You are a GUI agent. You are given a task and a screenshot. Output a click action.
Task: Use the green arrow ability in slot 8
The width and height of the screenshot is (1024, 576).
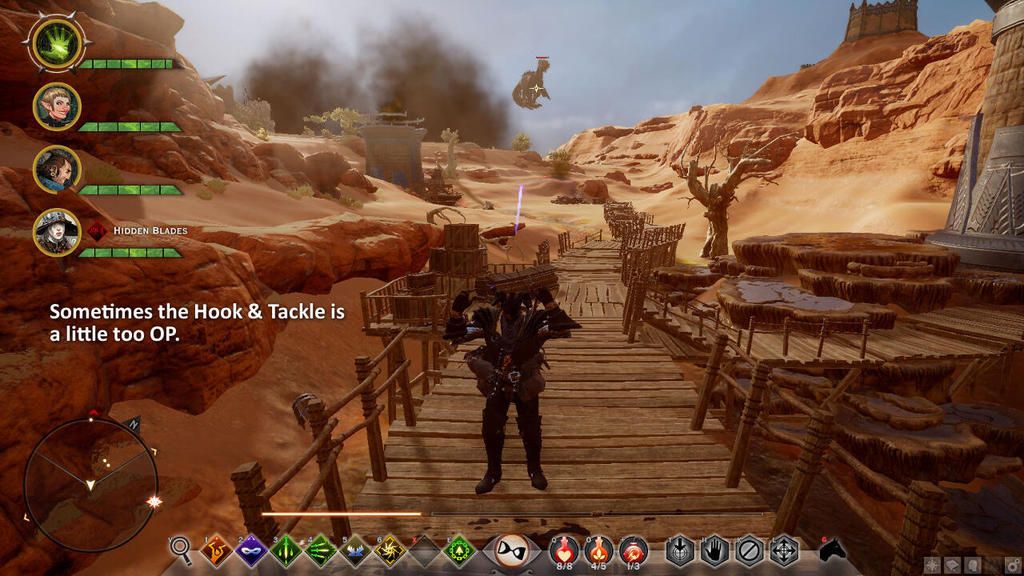[x=458, y=550]
